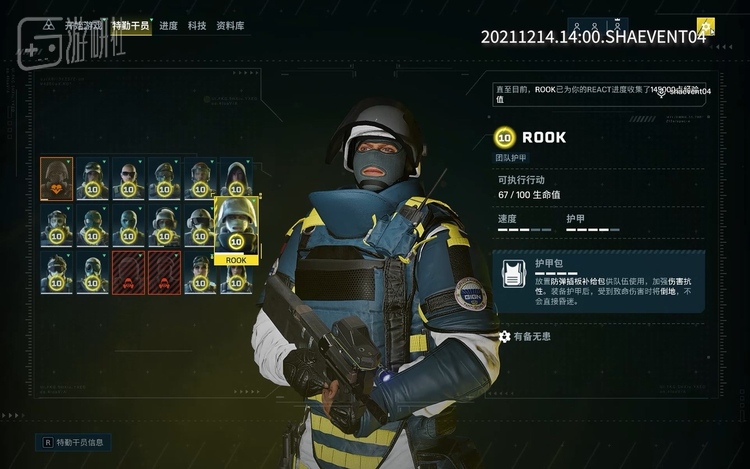Show the 资料库 tab

[x=230, y=27]
